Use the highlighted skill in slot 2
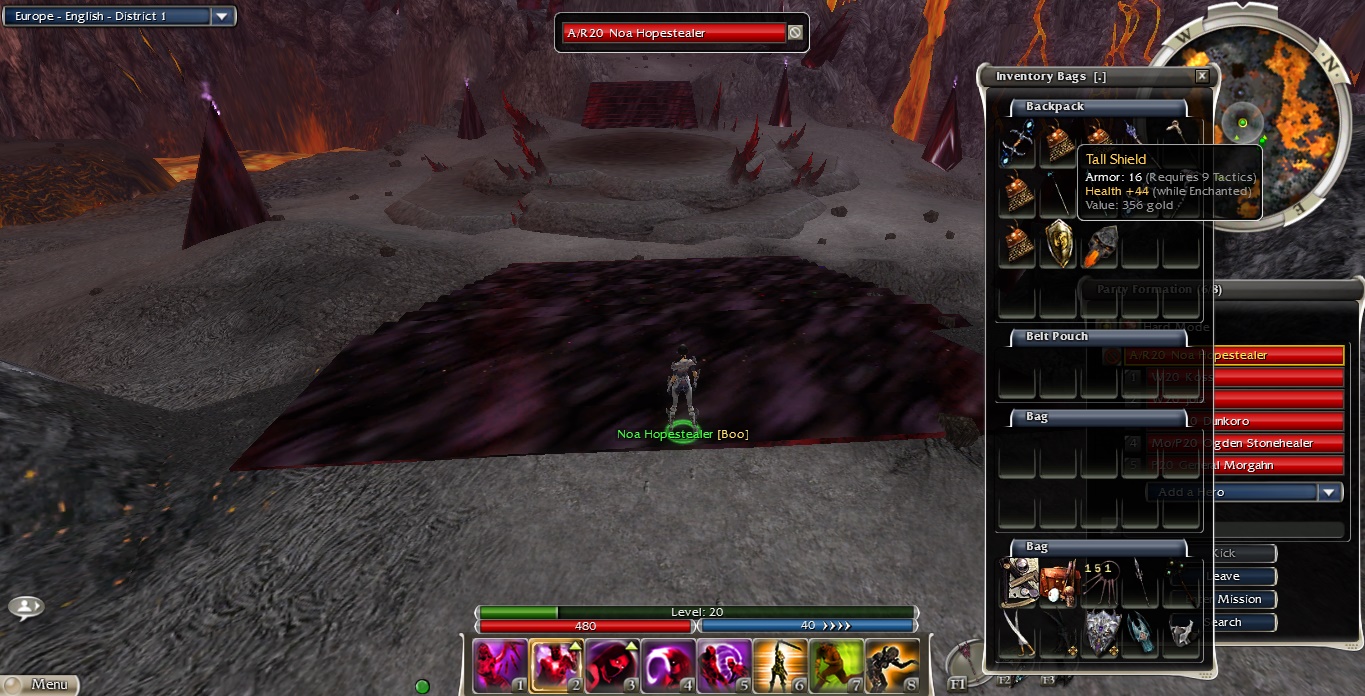Viewport: 1365px width, 696px height. [x=556, y=666]
